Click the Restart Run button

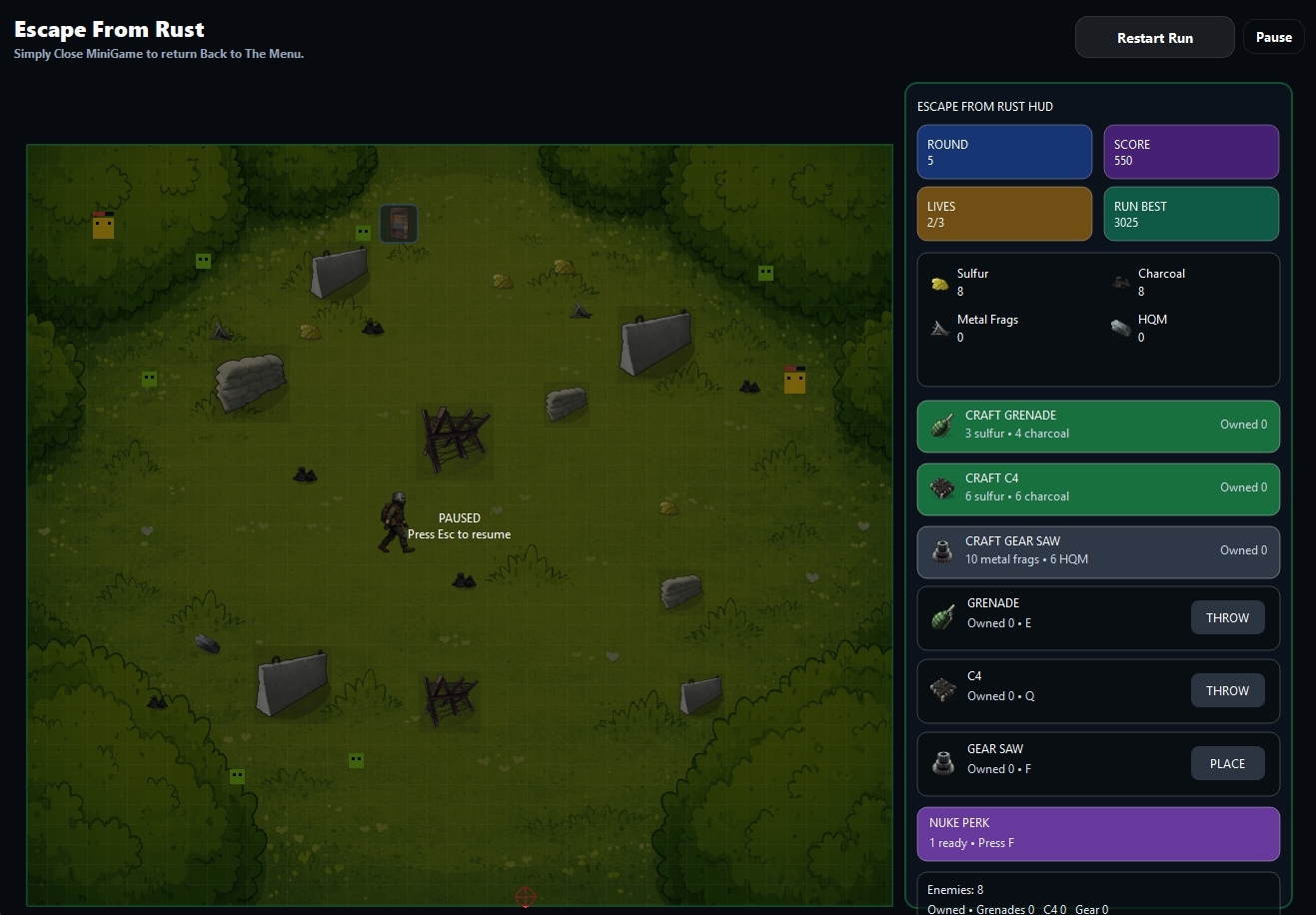pyautogui.click(x=1154, y=38)
